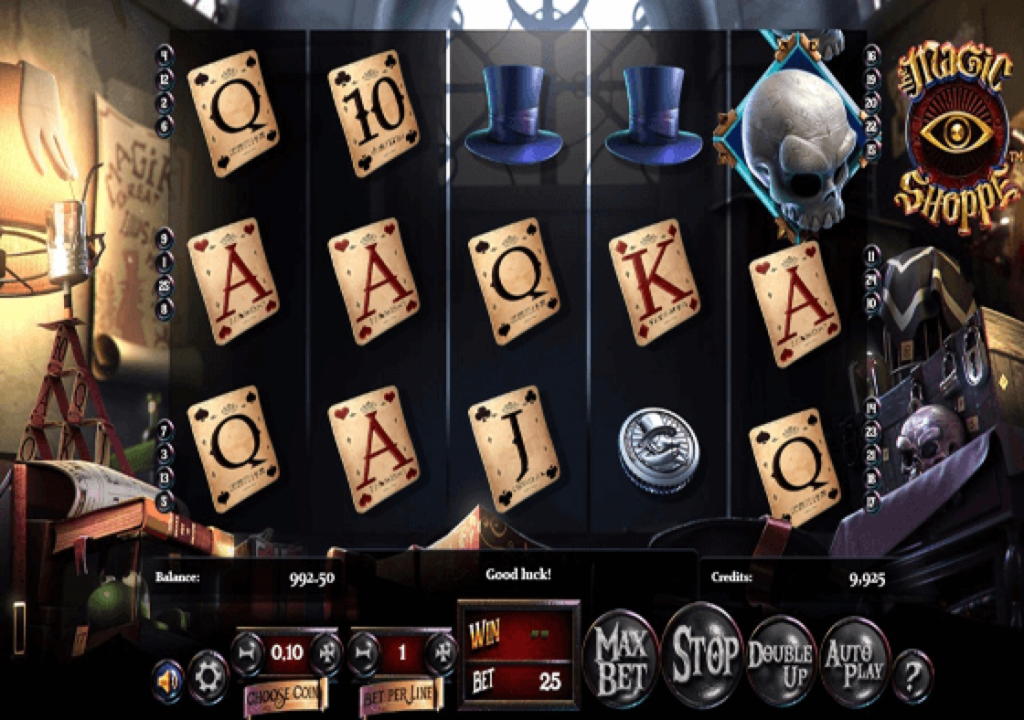Image resolution: width=1024 pixels, height=720 pixels.
Task: Start Auto Play mode
Action: [855, 660]
